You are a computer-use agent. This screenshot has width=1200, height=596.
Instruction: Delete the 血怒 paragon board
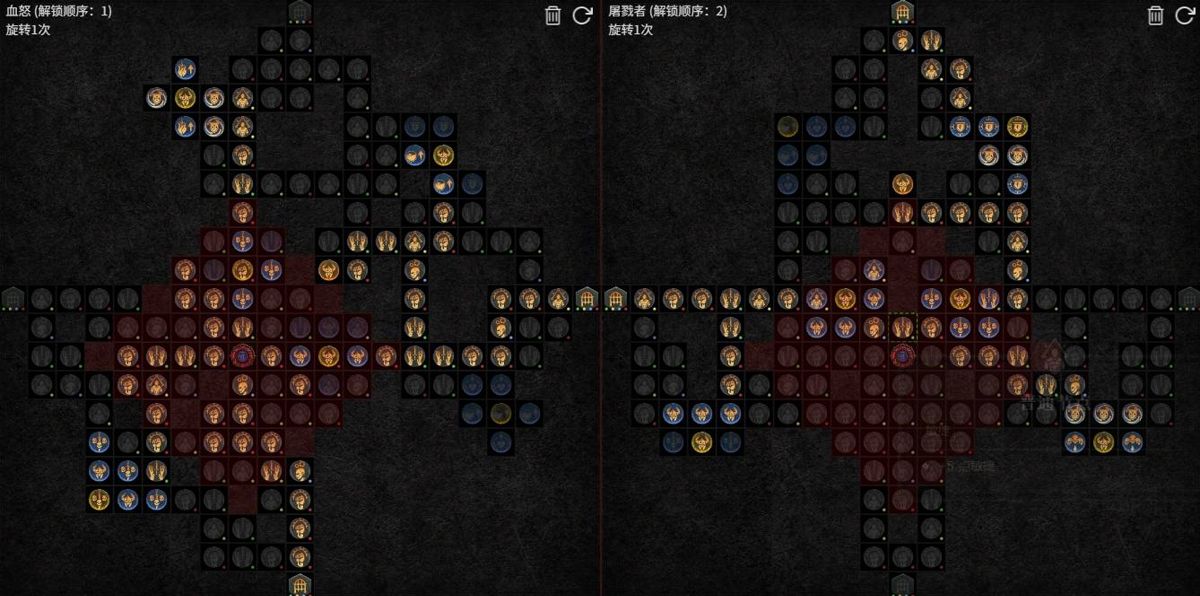coord(553,15)
